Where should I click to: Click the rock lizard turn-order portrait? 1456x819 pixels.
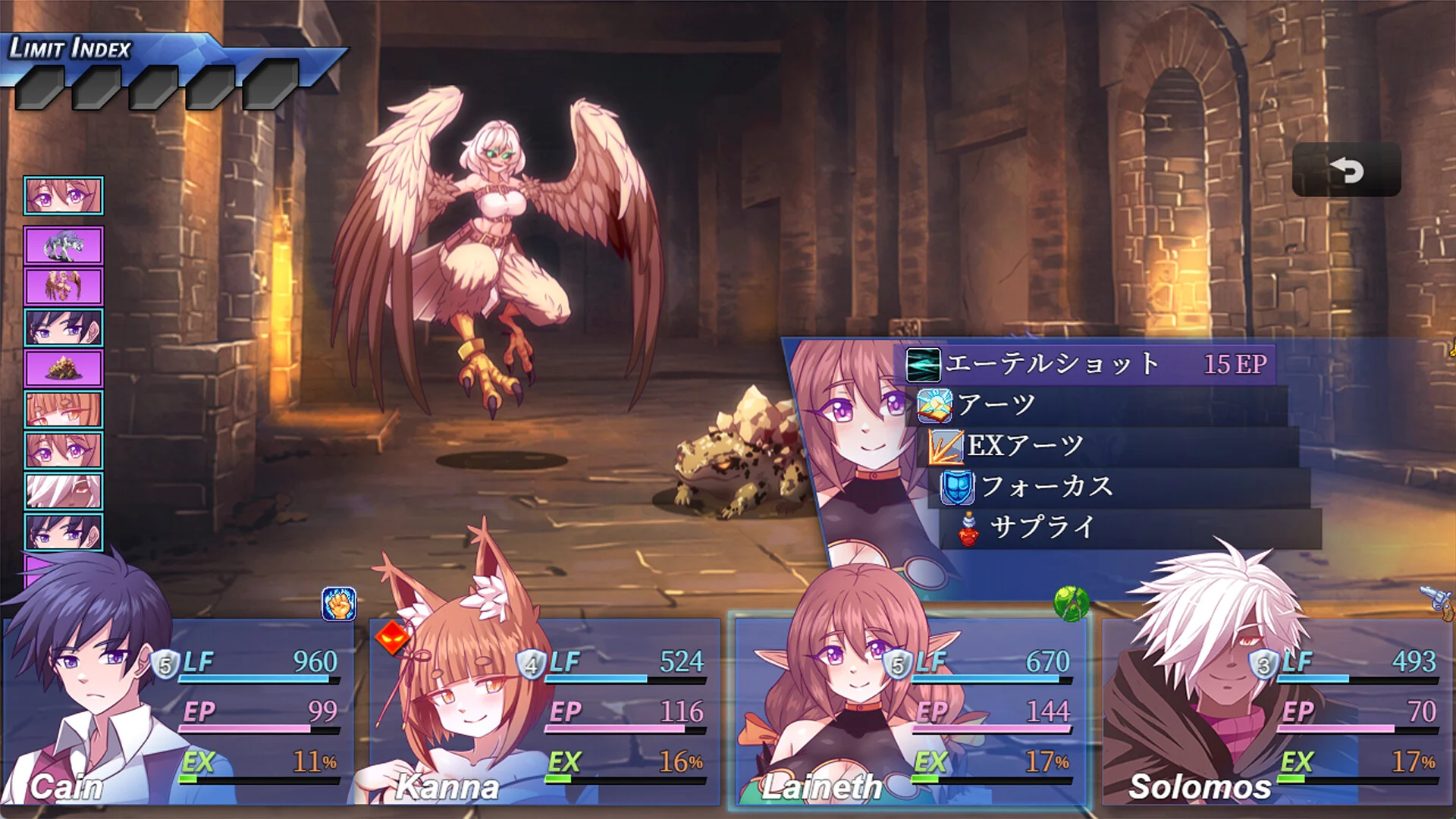pos(64,369)
